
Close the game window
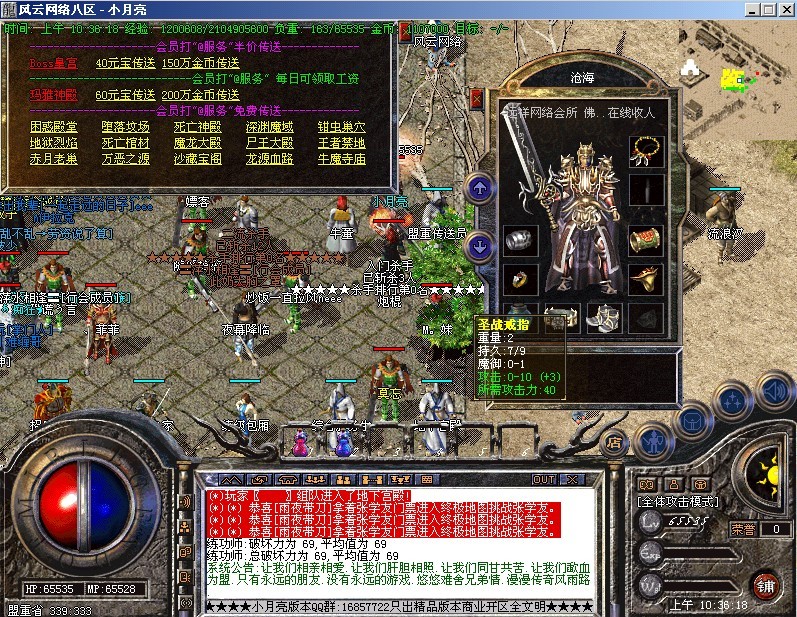[784, 9]
